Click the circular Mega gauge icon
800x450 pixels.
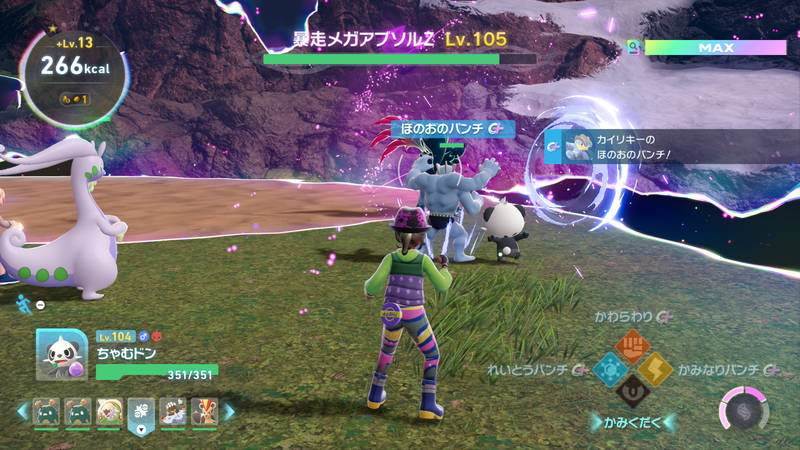tap(741, 412)
